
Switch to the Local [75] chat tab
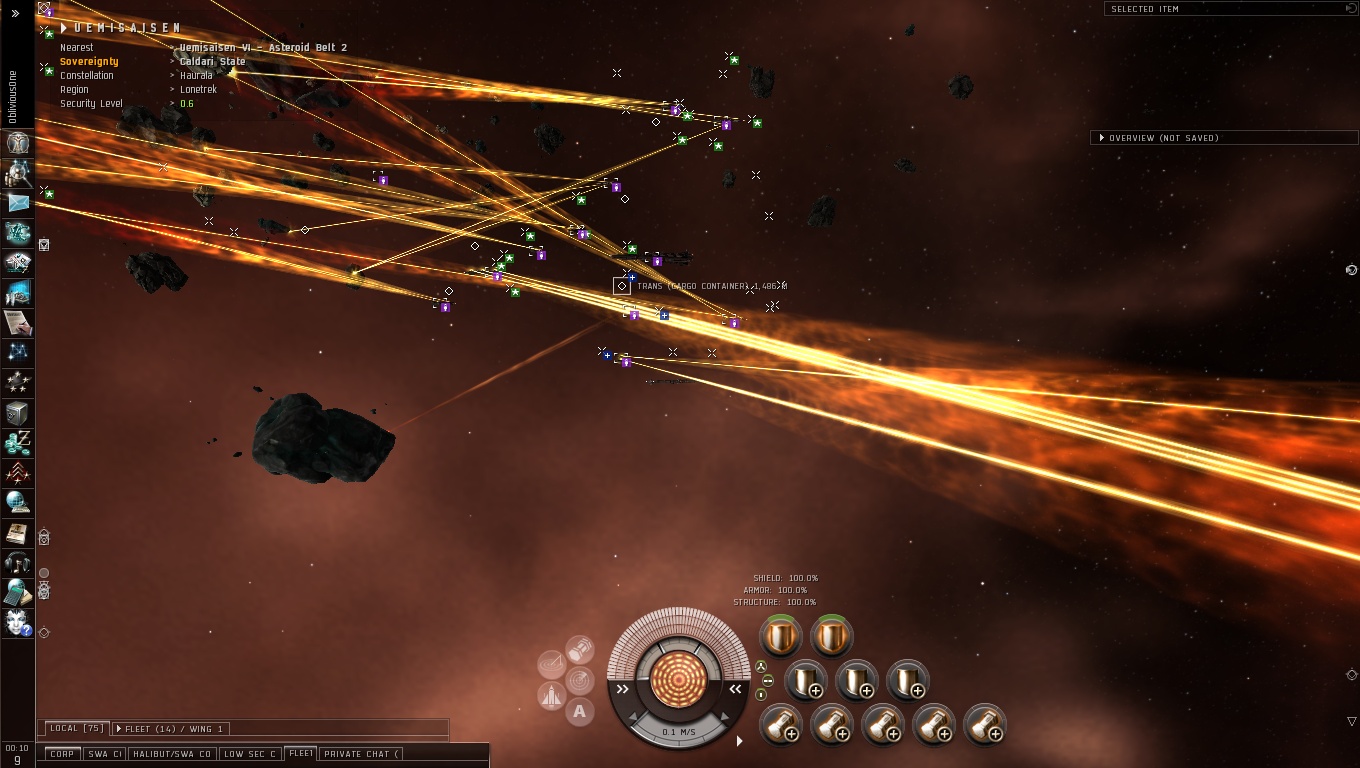pos(77,728)
